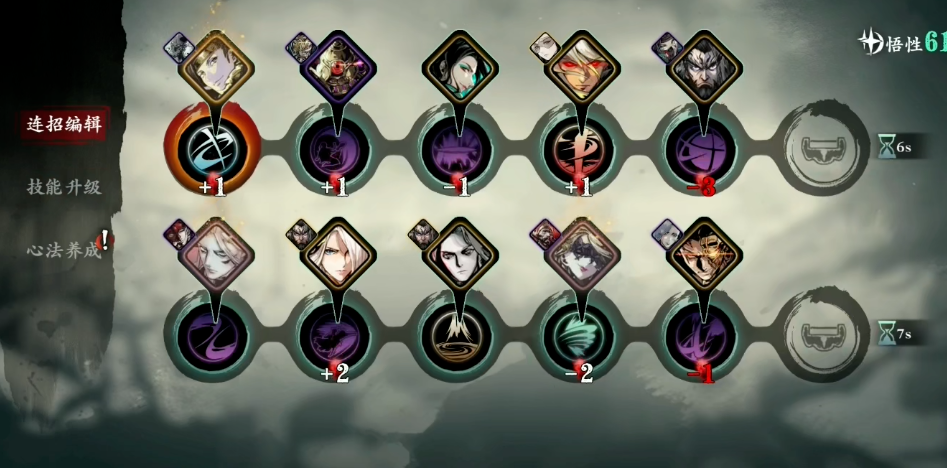Open the 心法养成 tab
This screenshot has width=947, height=468.
point(64,250)
